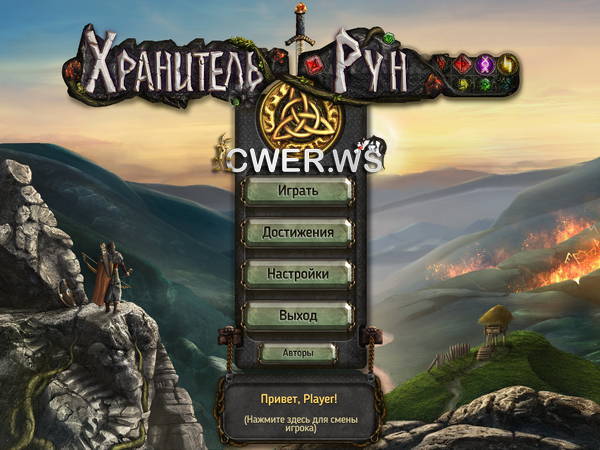Start the game with Играть

[x=298, y=190]
